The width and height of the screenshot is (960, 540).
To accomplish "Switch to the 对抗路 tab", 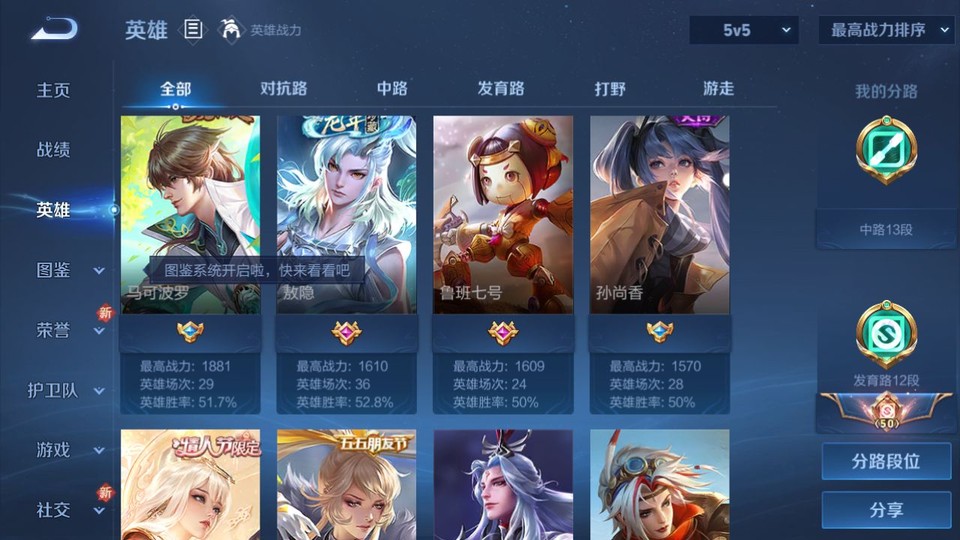I will click(x=283, y=88).
